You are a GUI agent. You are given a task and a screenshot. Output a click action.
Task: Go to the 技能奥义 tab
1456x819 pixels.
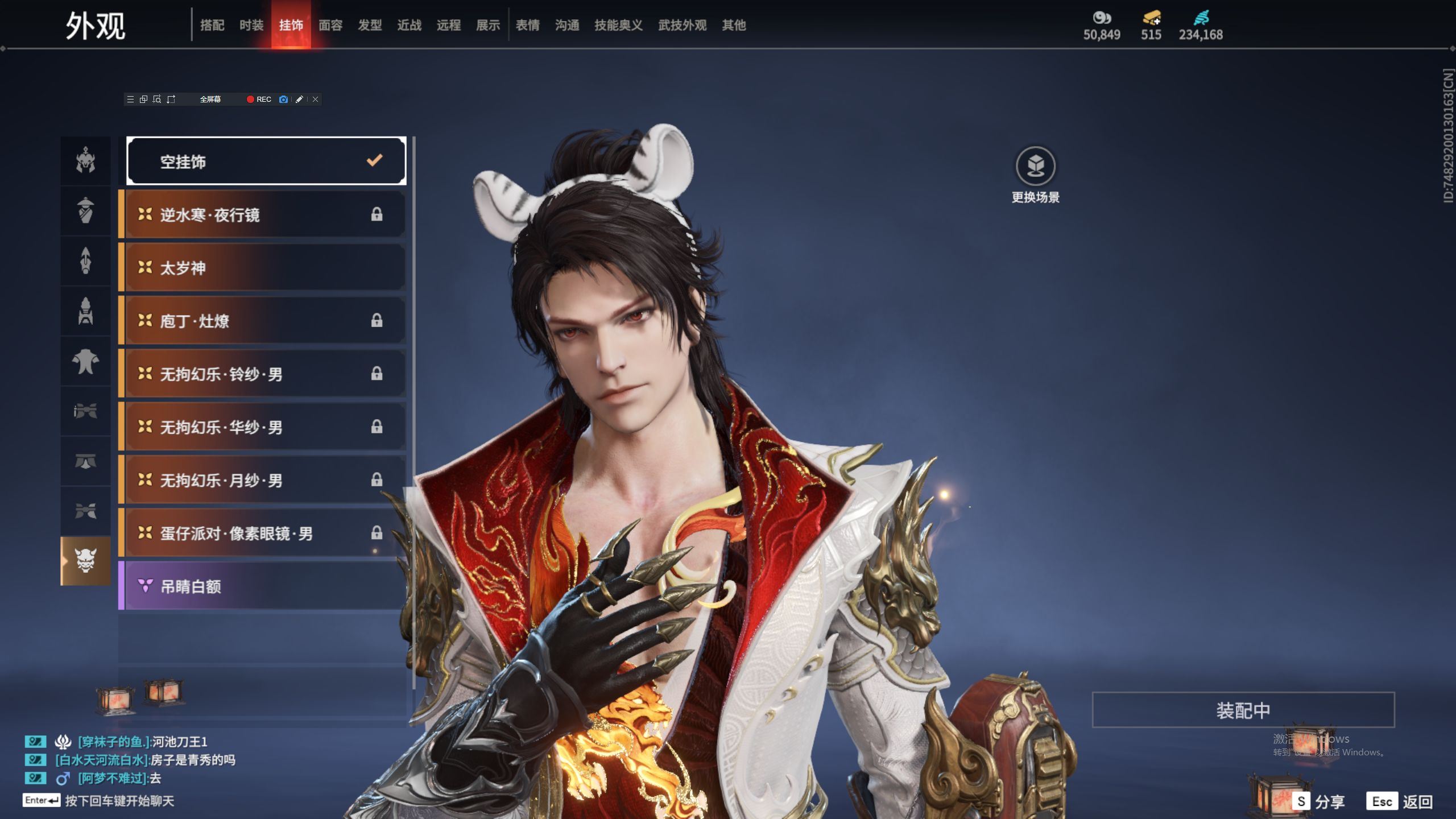click(618, 25)
